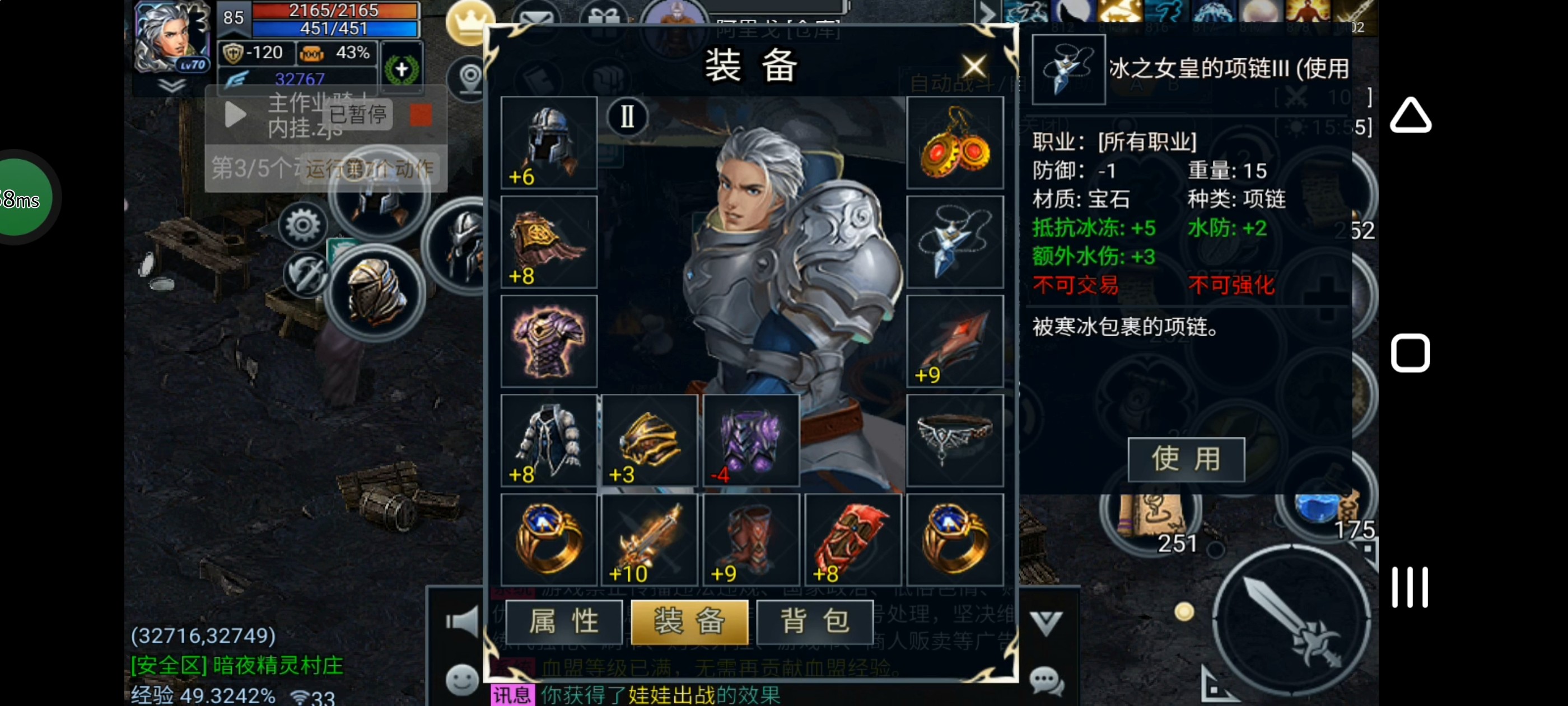
Task: Select the red gem earrings slot
Action: [954, 142]
